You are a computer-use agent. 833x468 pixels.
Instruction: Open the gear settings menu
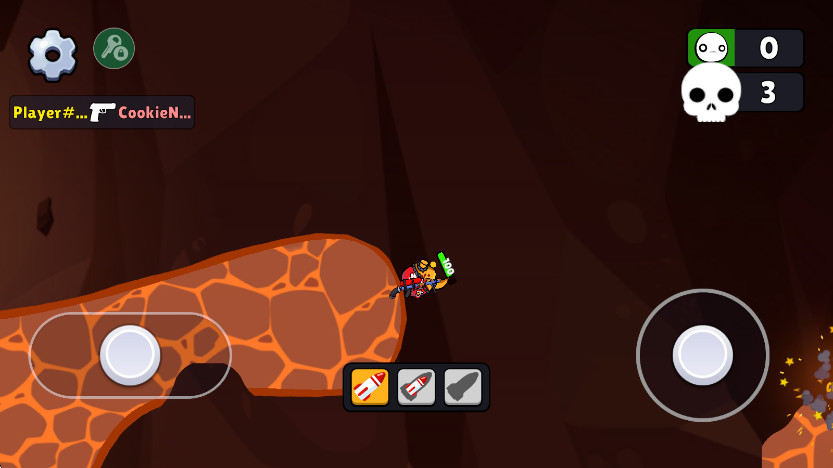(52, 54)
